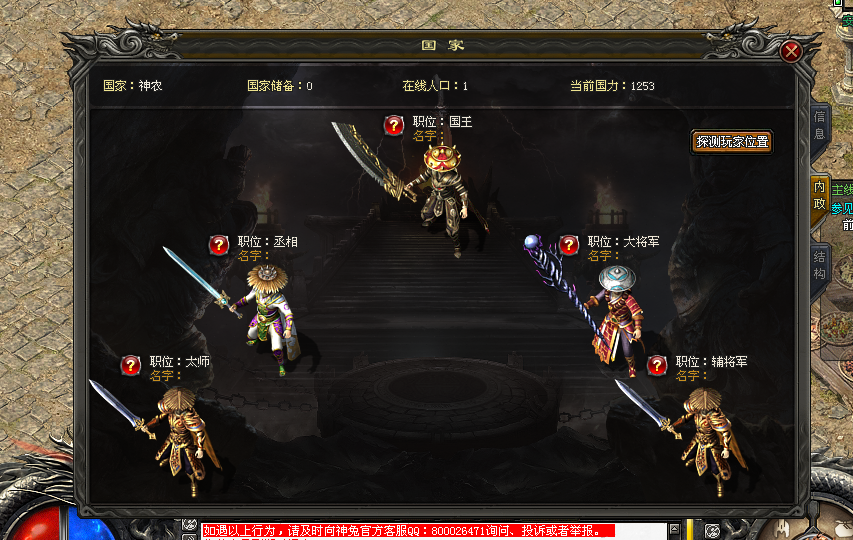Click the 探测玩家位置 button
Image resolution: width=853 pixels, height=540 pixels.
pyautogui.click(x=733, y=142)
